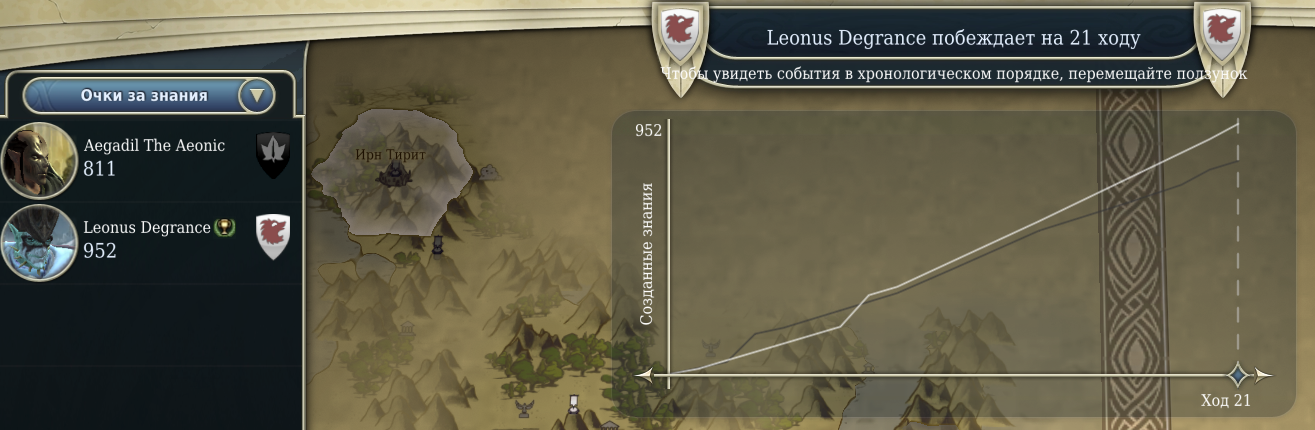Click Aegadil The Aeonic's leader portrait
This screenshot has width=1315, height=430.
pos(39,160)
